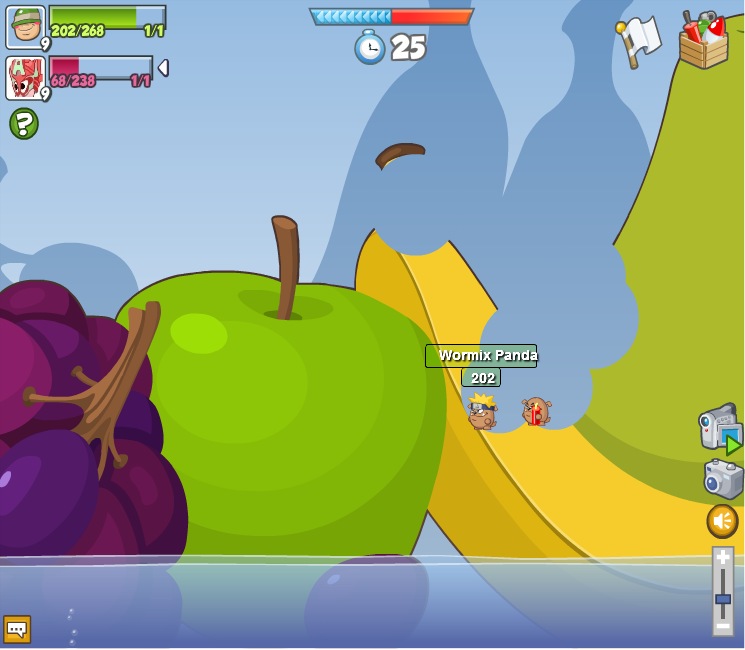Click the white arrow beside the opponent bar
This screenshot has width=745, height=650.
(x=163, y=68)
